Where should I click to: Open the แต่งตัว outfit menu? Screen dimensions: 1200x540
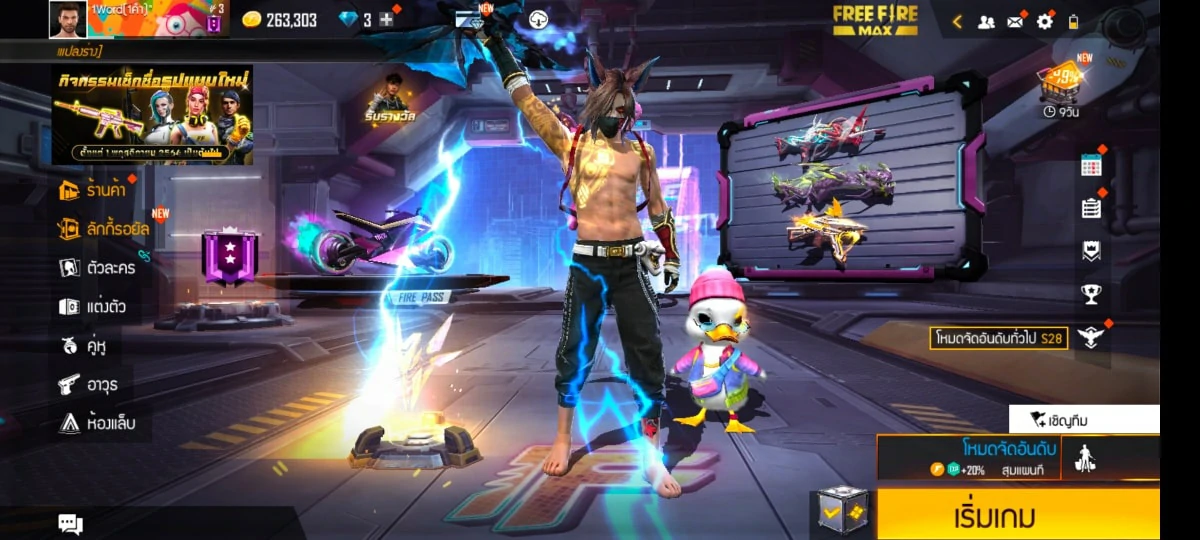[x=93, y=306]
